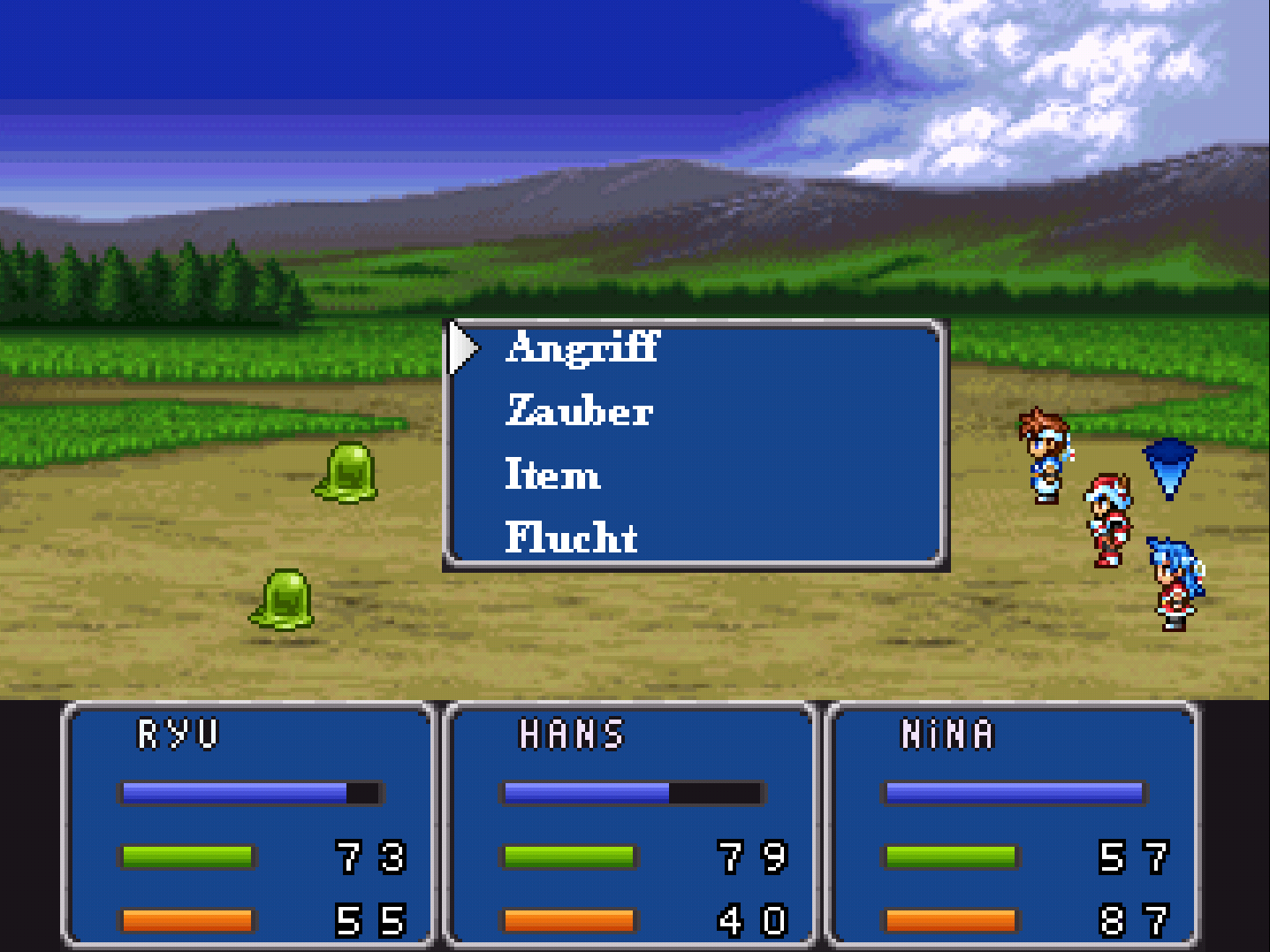Open the Zauber spell menu

tap(579, 411)
